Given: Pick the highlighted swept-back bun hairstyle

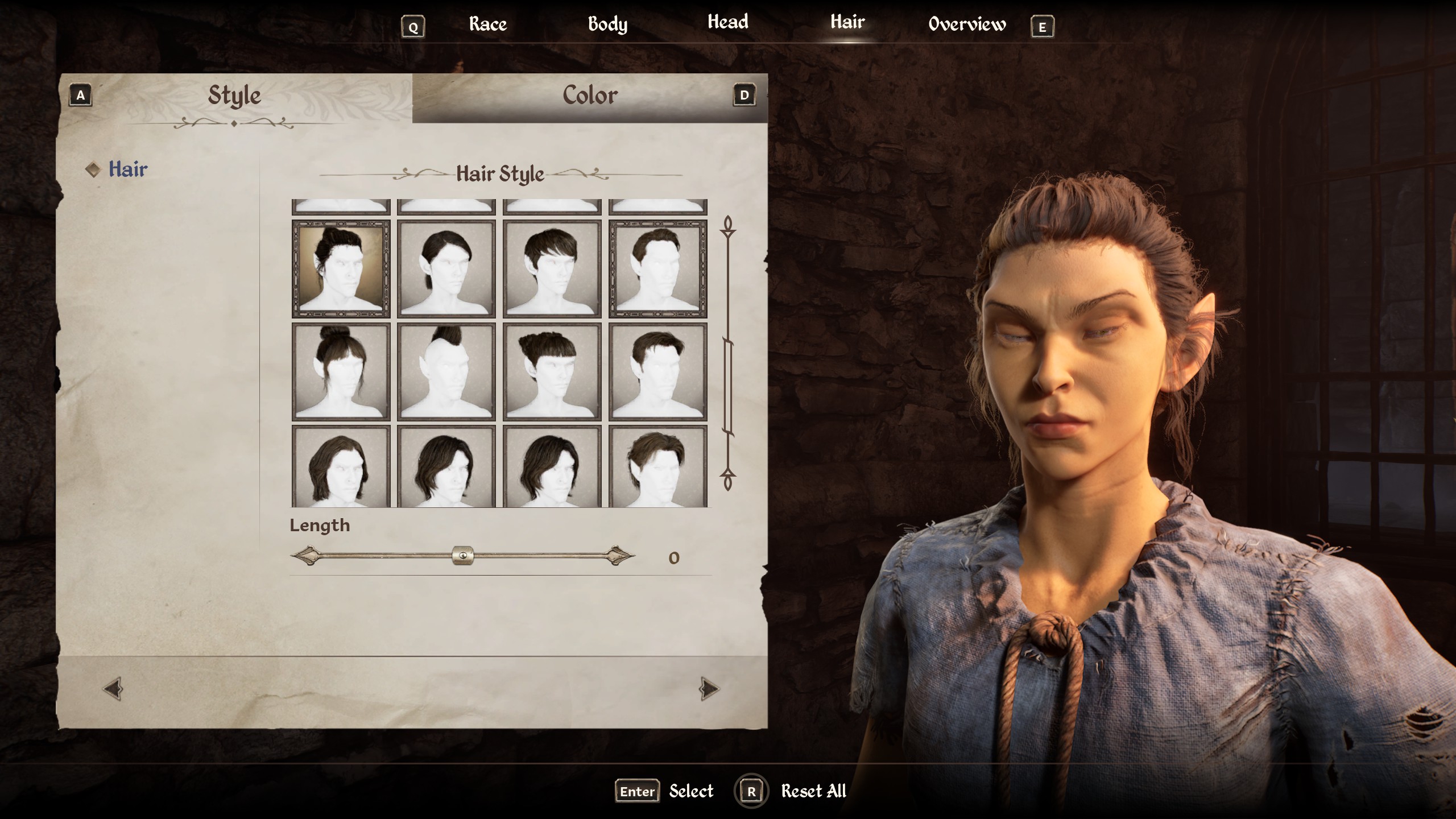Looking at the screenshot, I should [341, 269].
